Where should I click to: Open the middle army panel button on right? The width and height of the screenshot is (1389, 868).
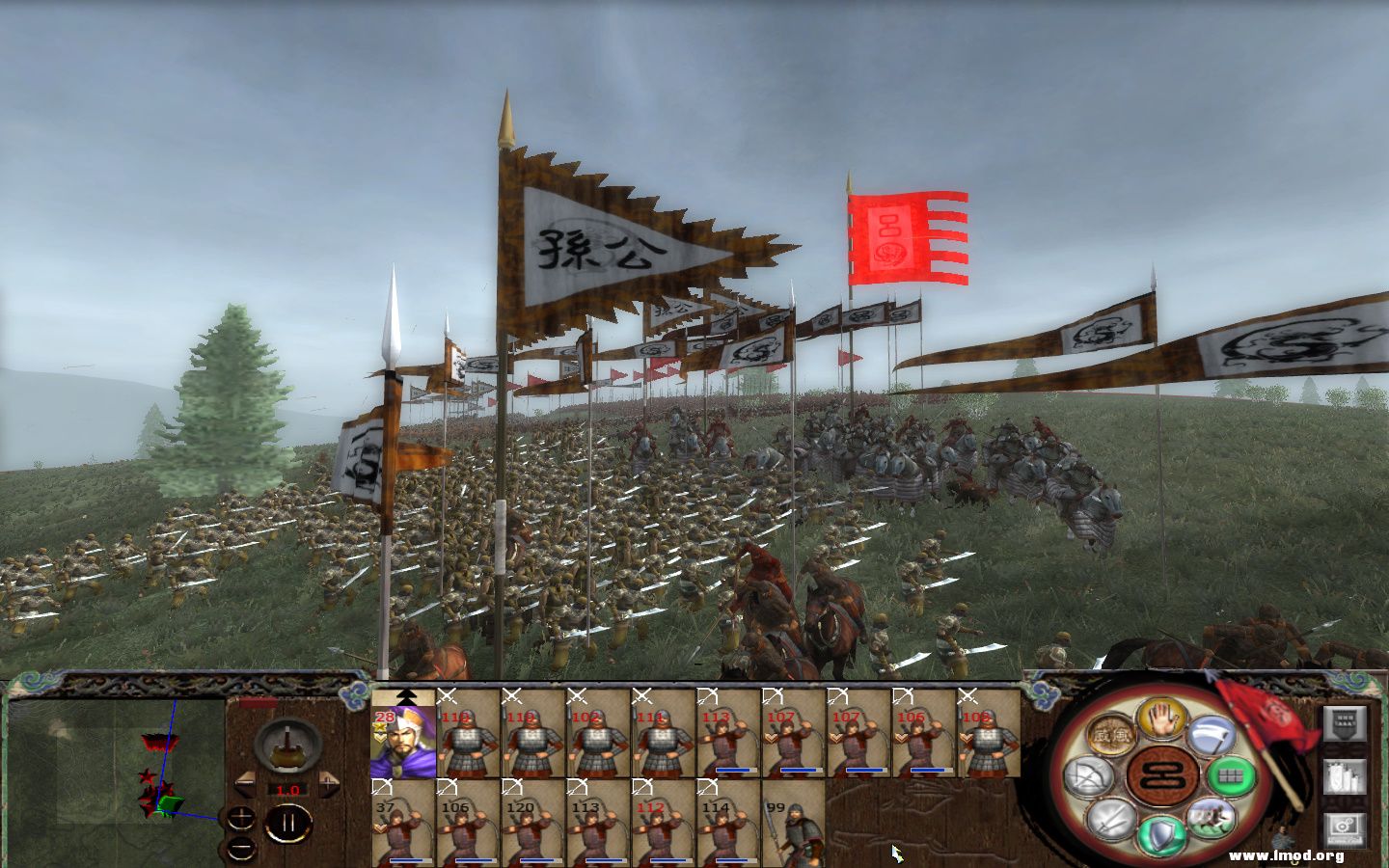(1344, 778)
